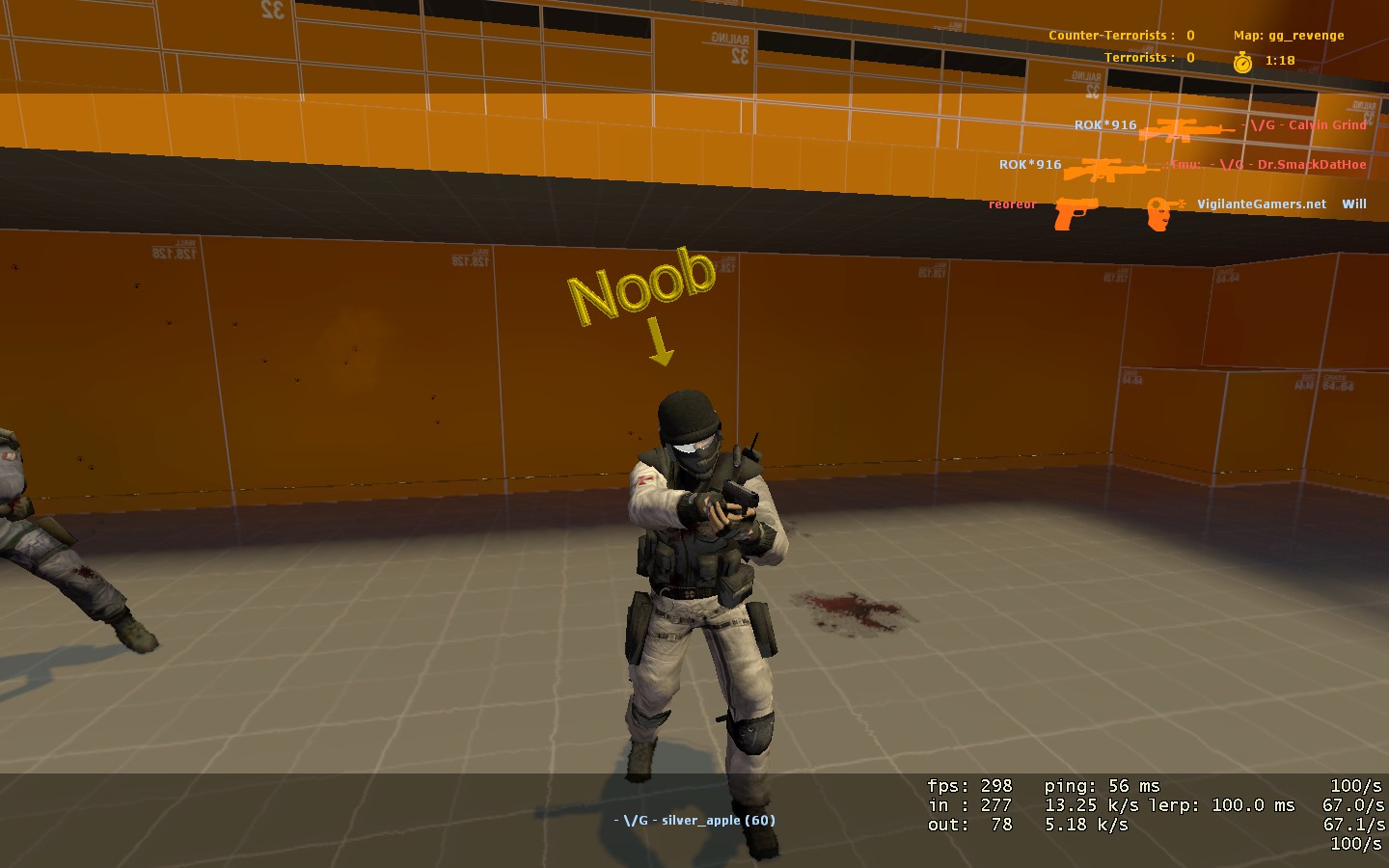Select the headshot icon in the kill feed
The height and width of the screenshot is (868, 1389).
pyautogui.click(x=1163, y=211)
